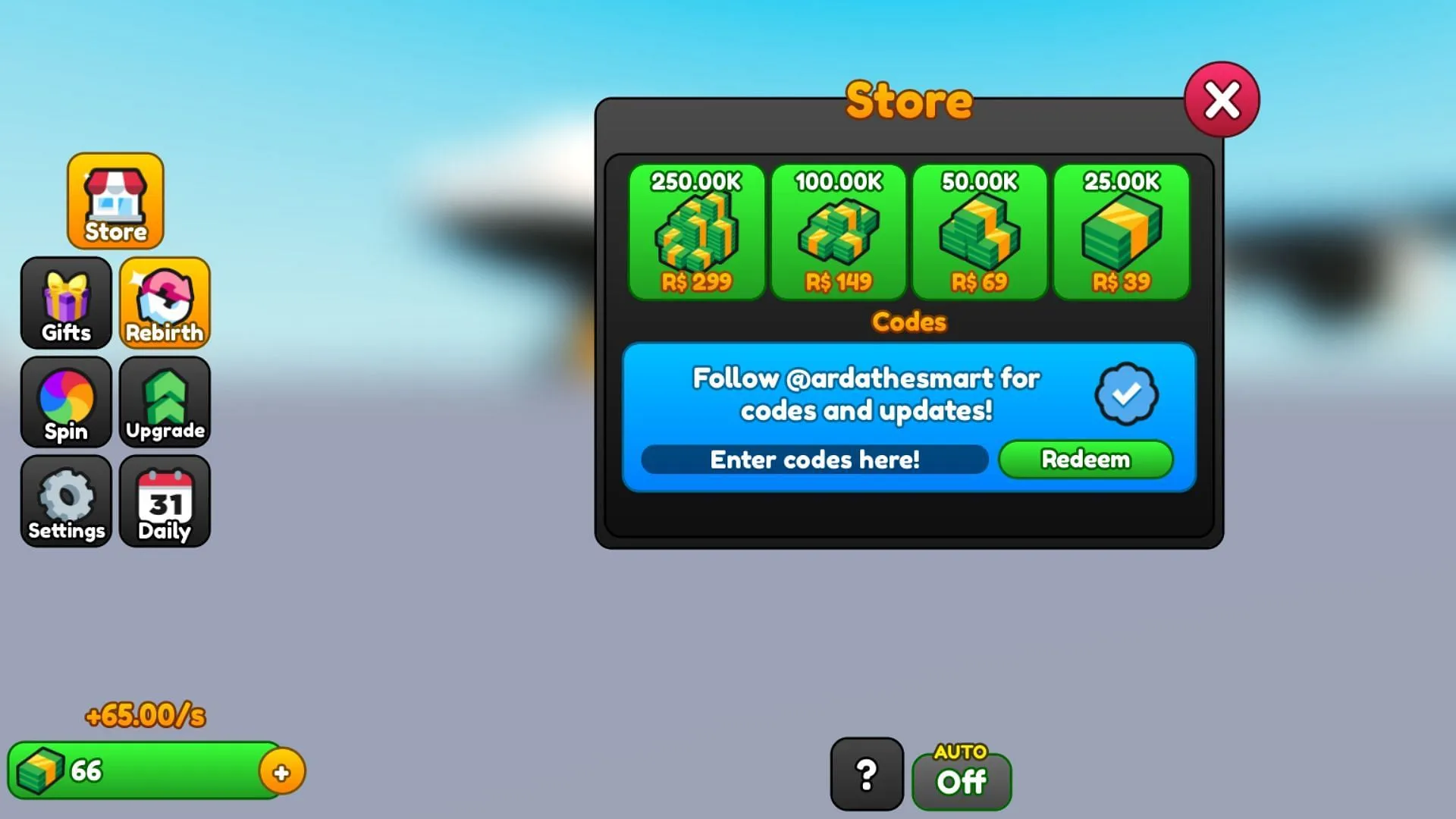
Task: Open the Upgrade menu
Action: point(164,403)
